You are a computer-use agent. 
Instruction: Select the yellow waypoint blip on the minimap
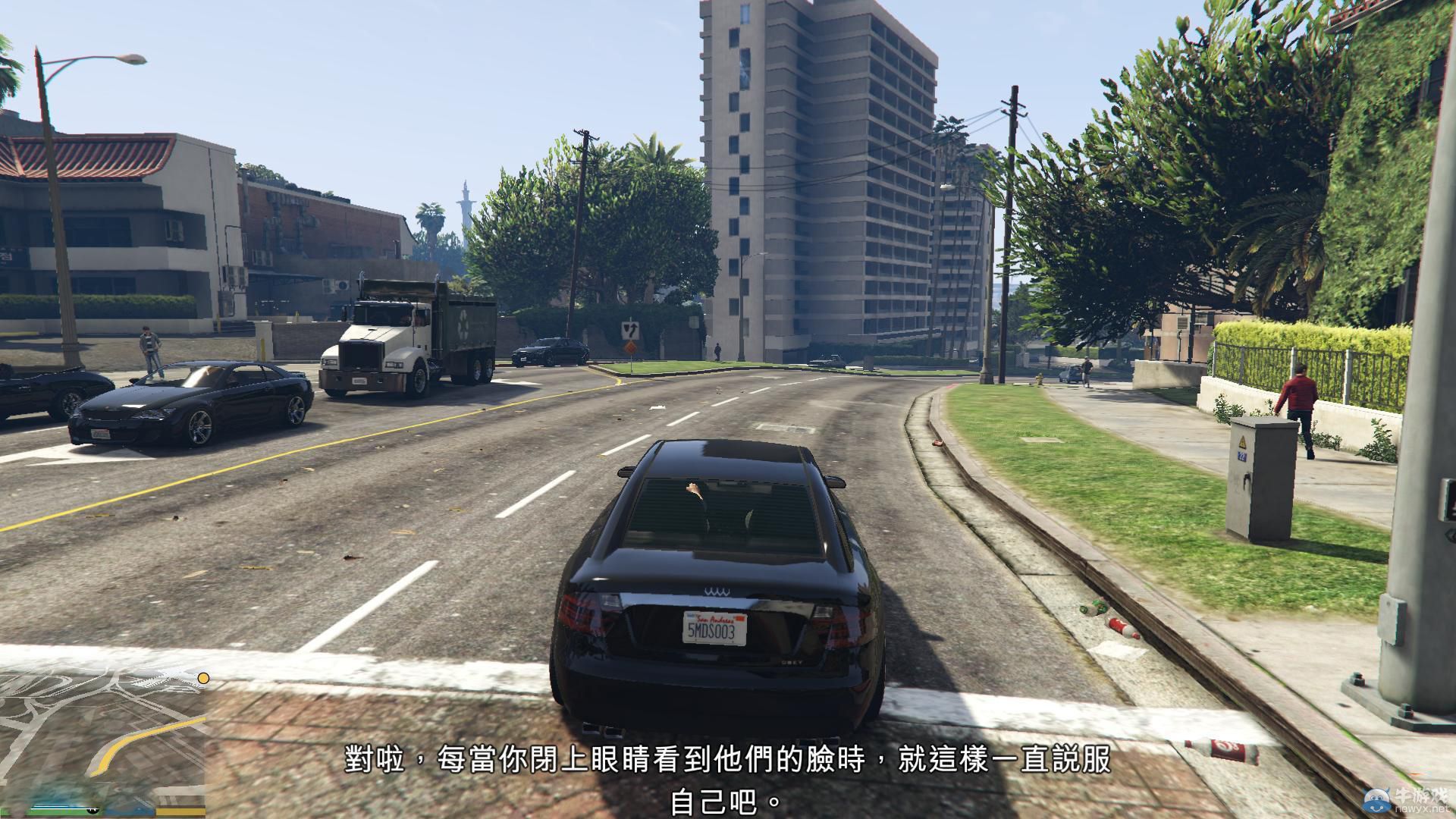203,678
